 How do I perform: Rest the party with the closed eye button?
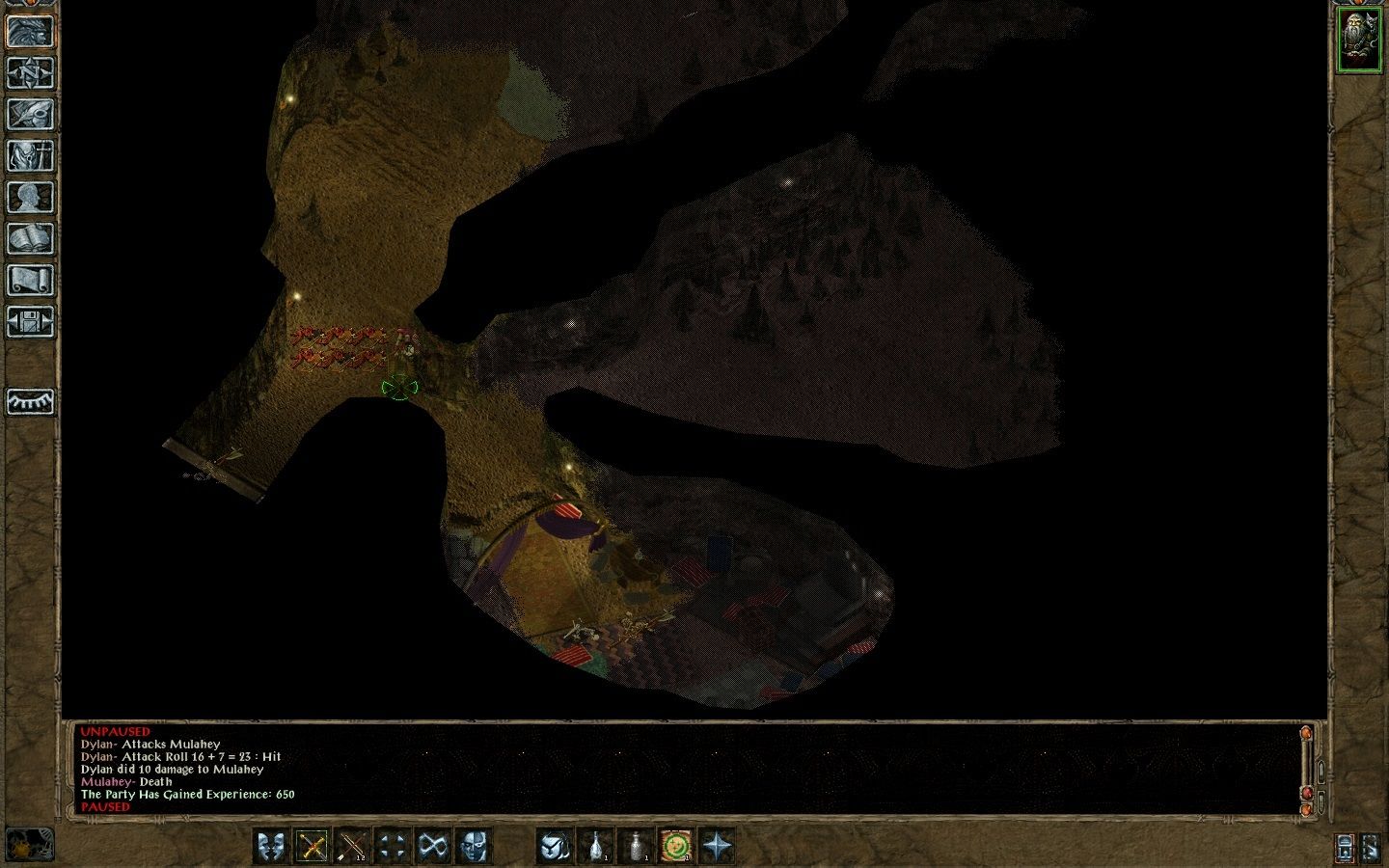pos(30,401)
